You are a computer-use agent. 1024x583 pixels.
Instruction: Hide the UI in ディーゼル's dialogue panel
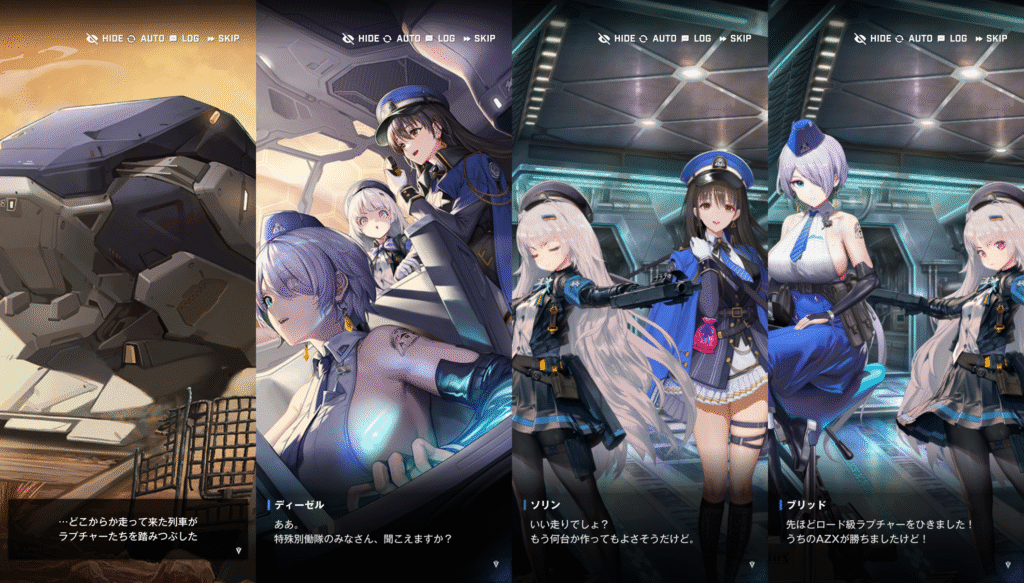pos(361,38)
